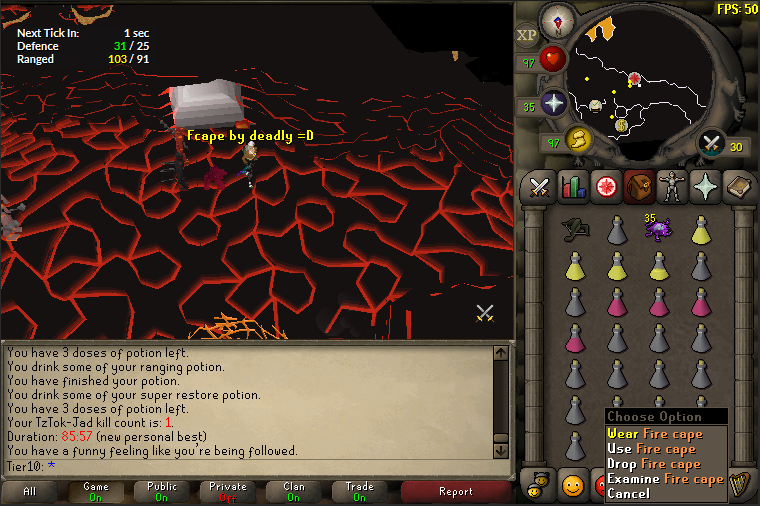The width and height of the screenshot is (760, 506).
Task: Toggle quick-prayers with the prayer orb
Action: pos(554,102)
